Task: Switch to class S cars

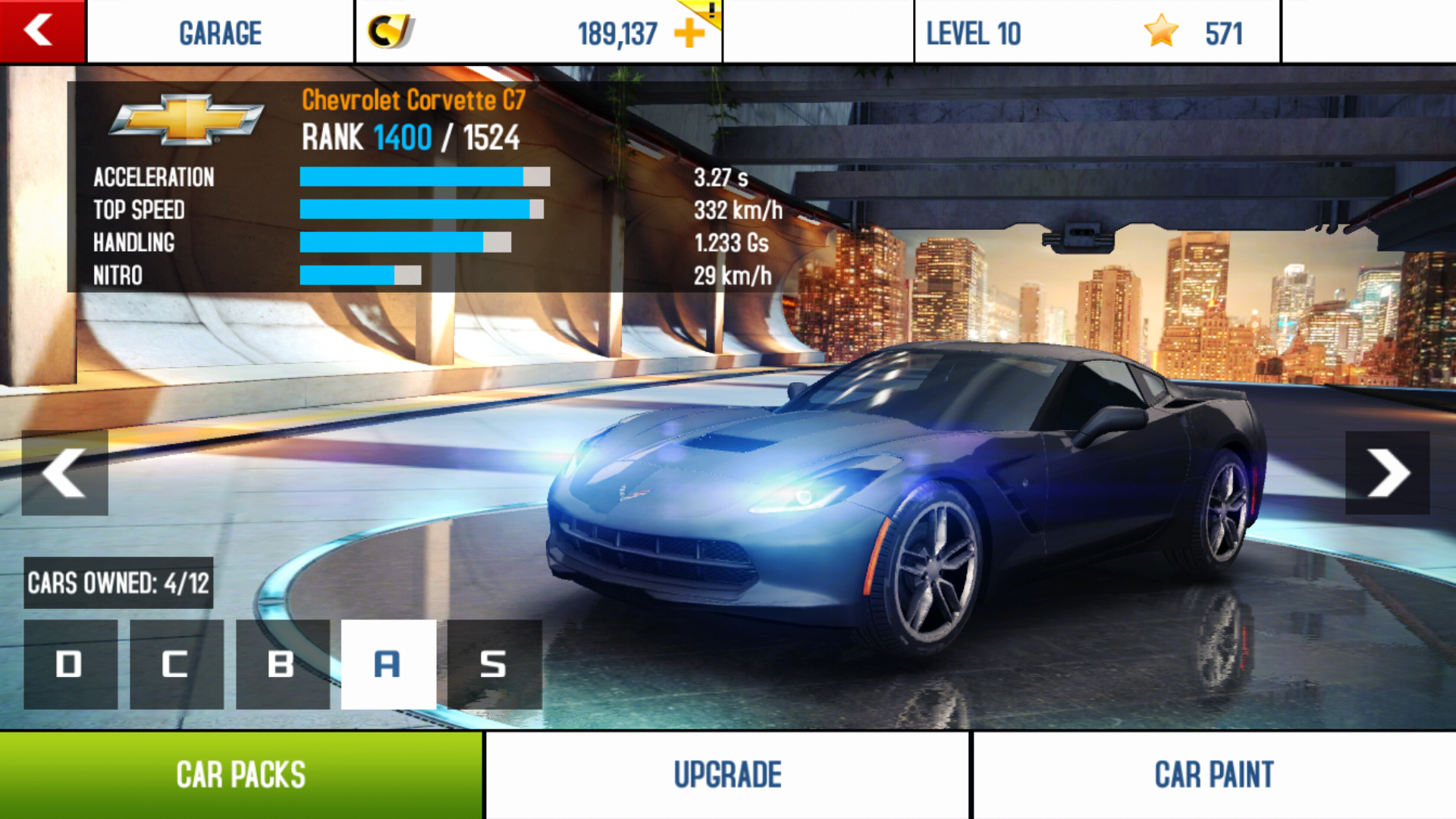Action: pos(494,664)
